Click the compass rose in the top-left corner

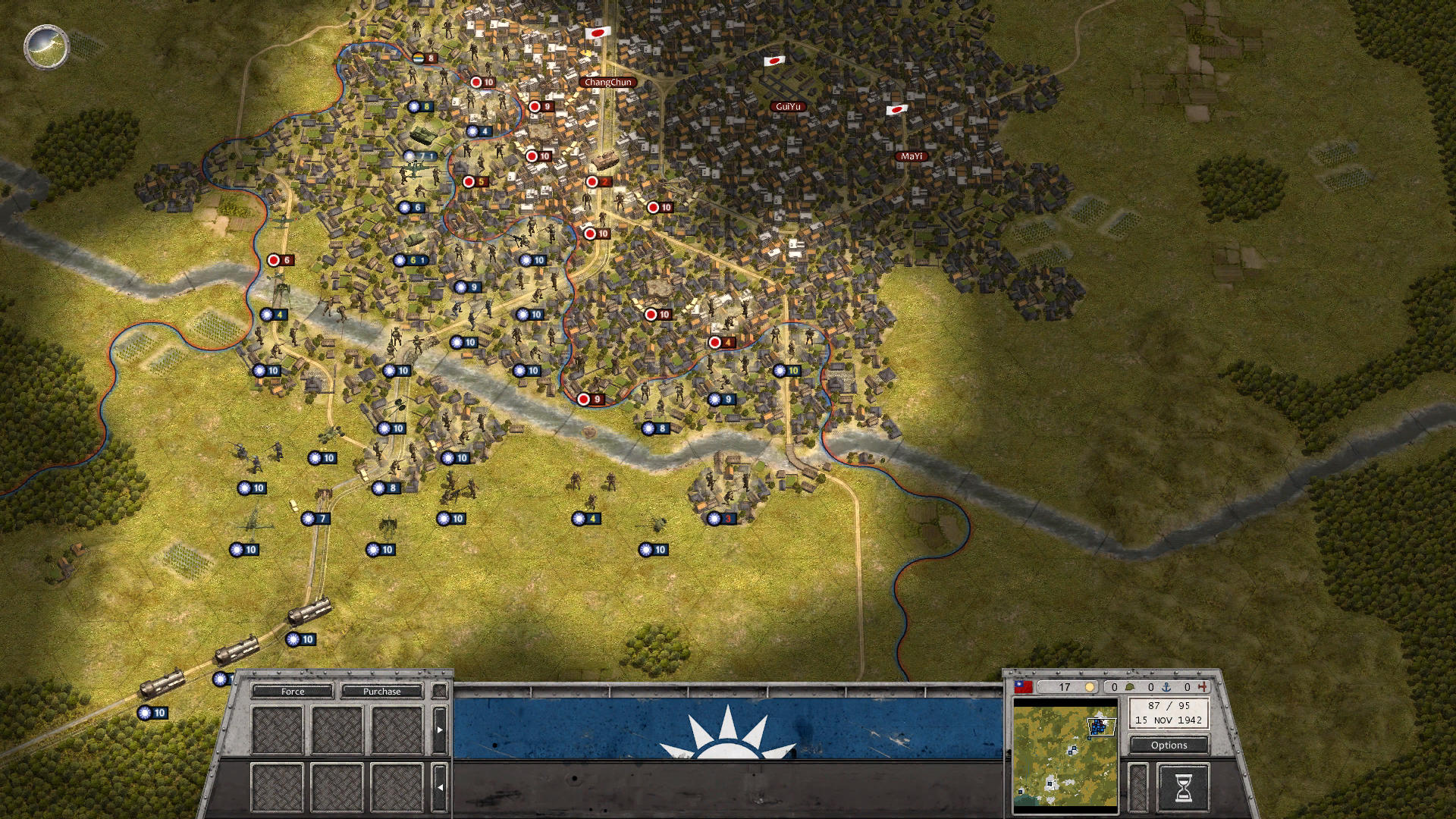tap(47, 47)
